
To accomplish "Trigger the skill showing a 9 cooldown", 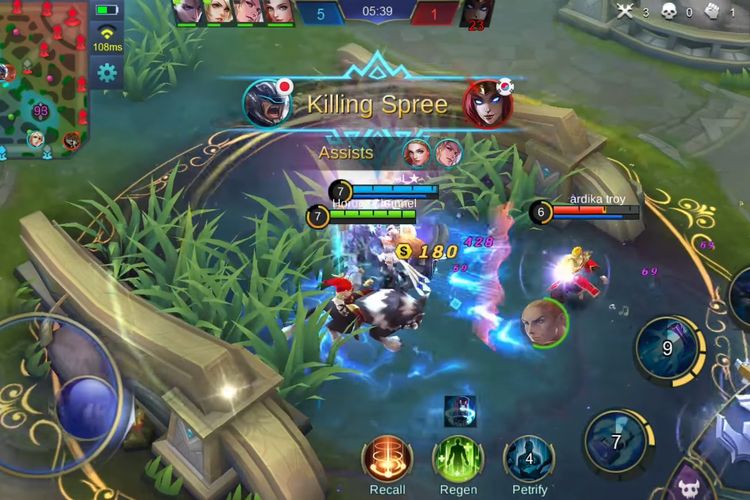I will 667,349.
